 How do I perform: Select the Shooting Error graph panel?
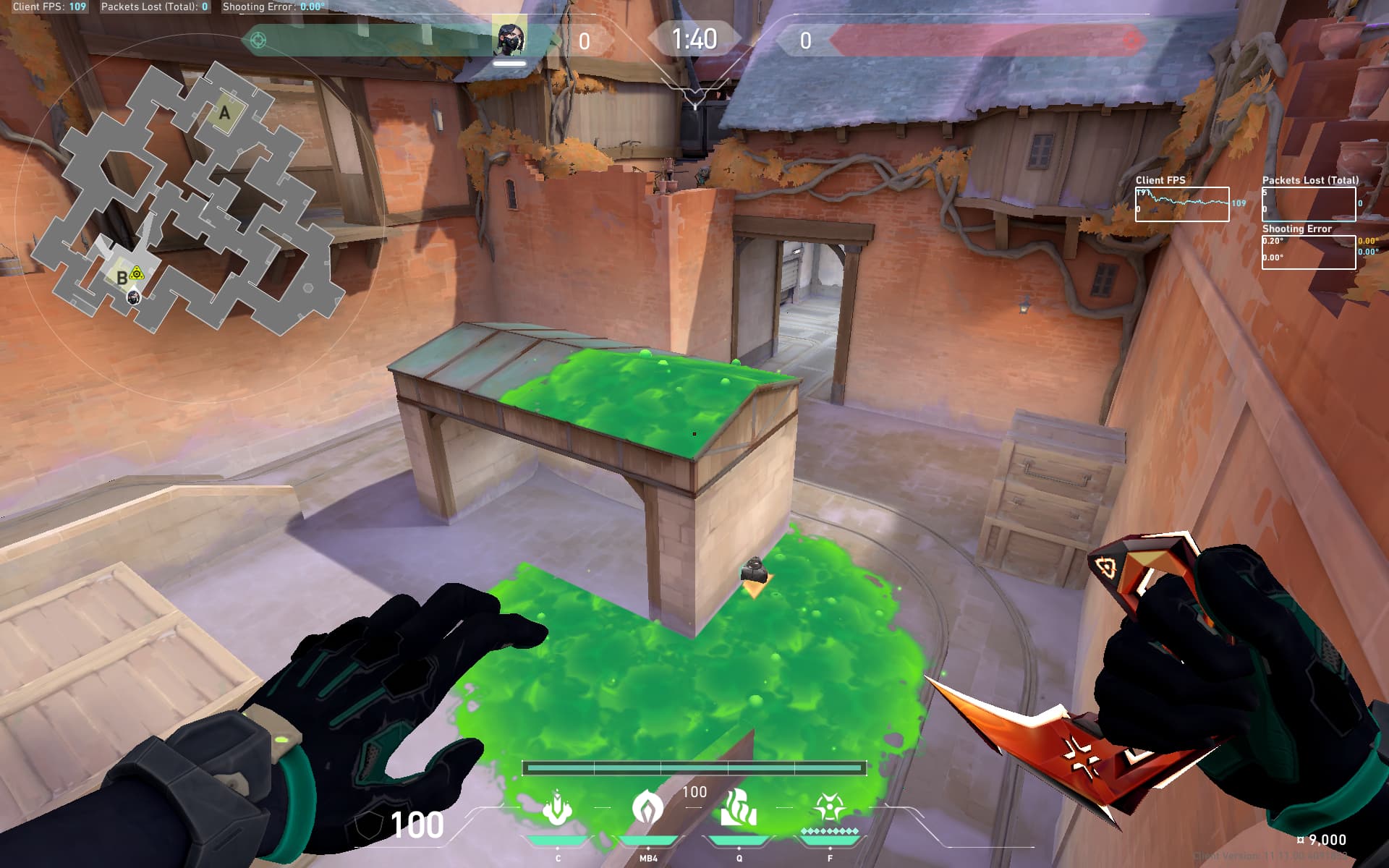1308,252
